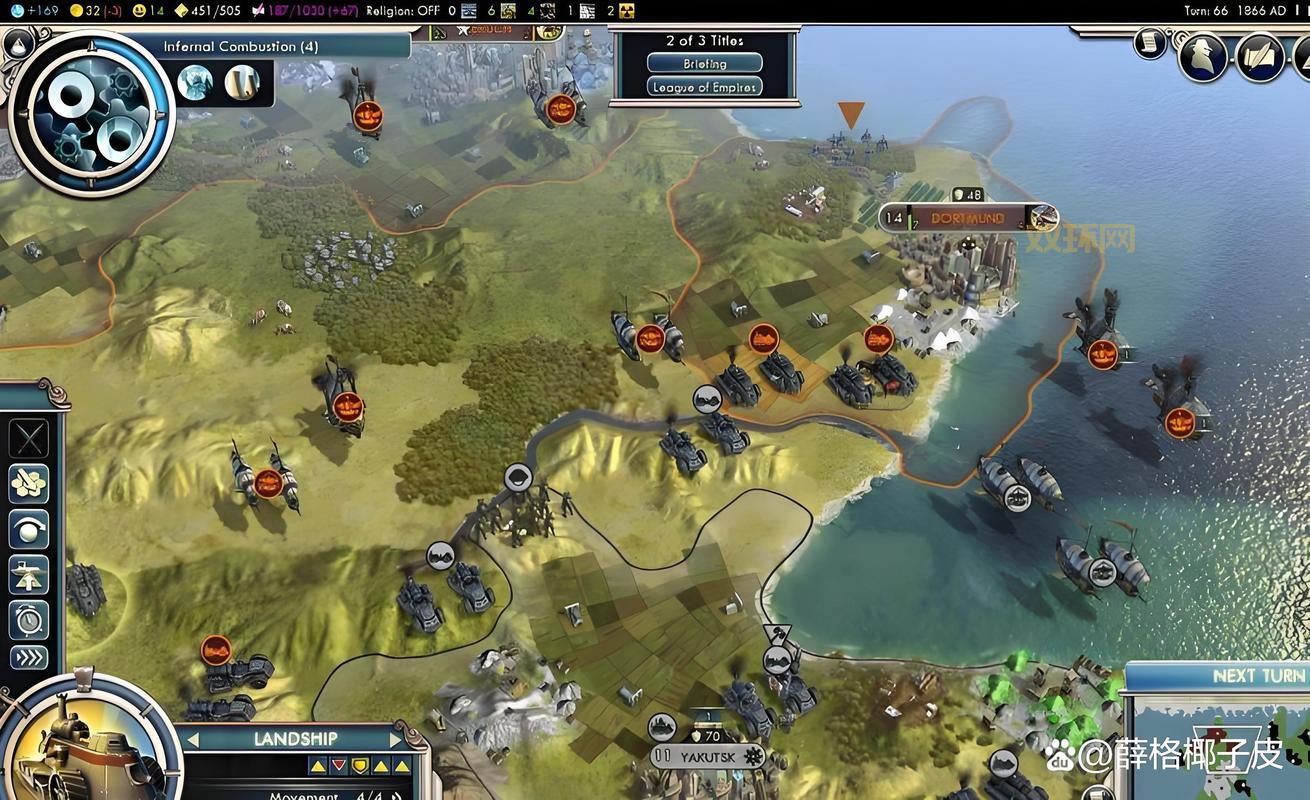
Task: Open the scroll and quill policies screen
Action: click(1260, 56)
